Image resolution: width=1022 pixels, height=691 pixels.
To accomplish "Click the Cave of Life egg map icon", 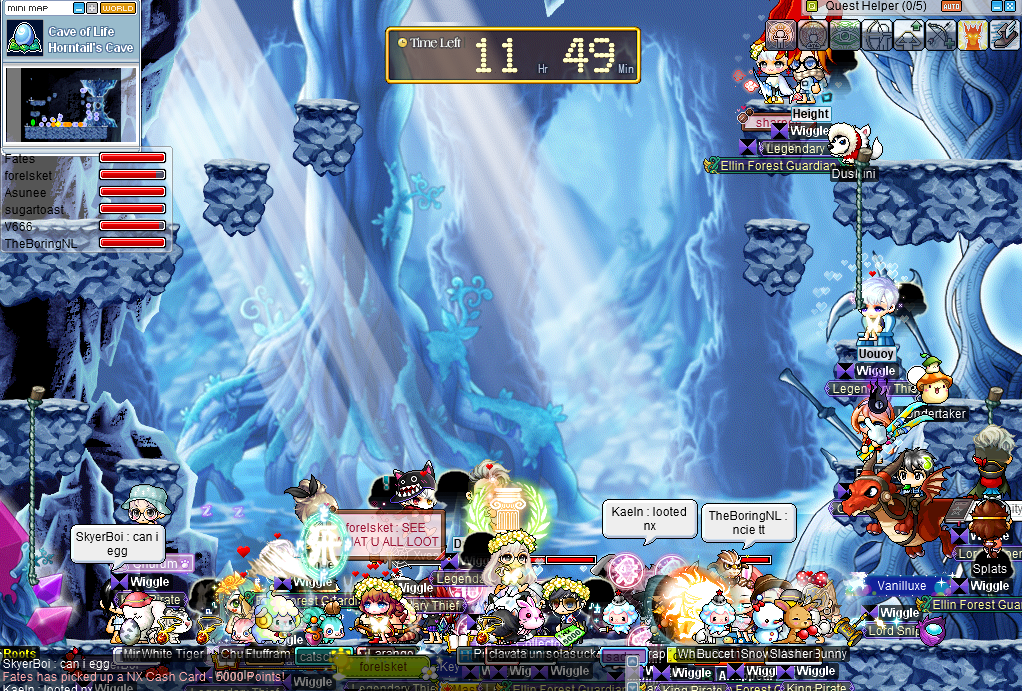I will pos(22,36).
